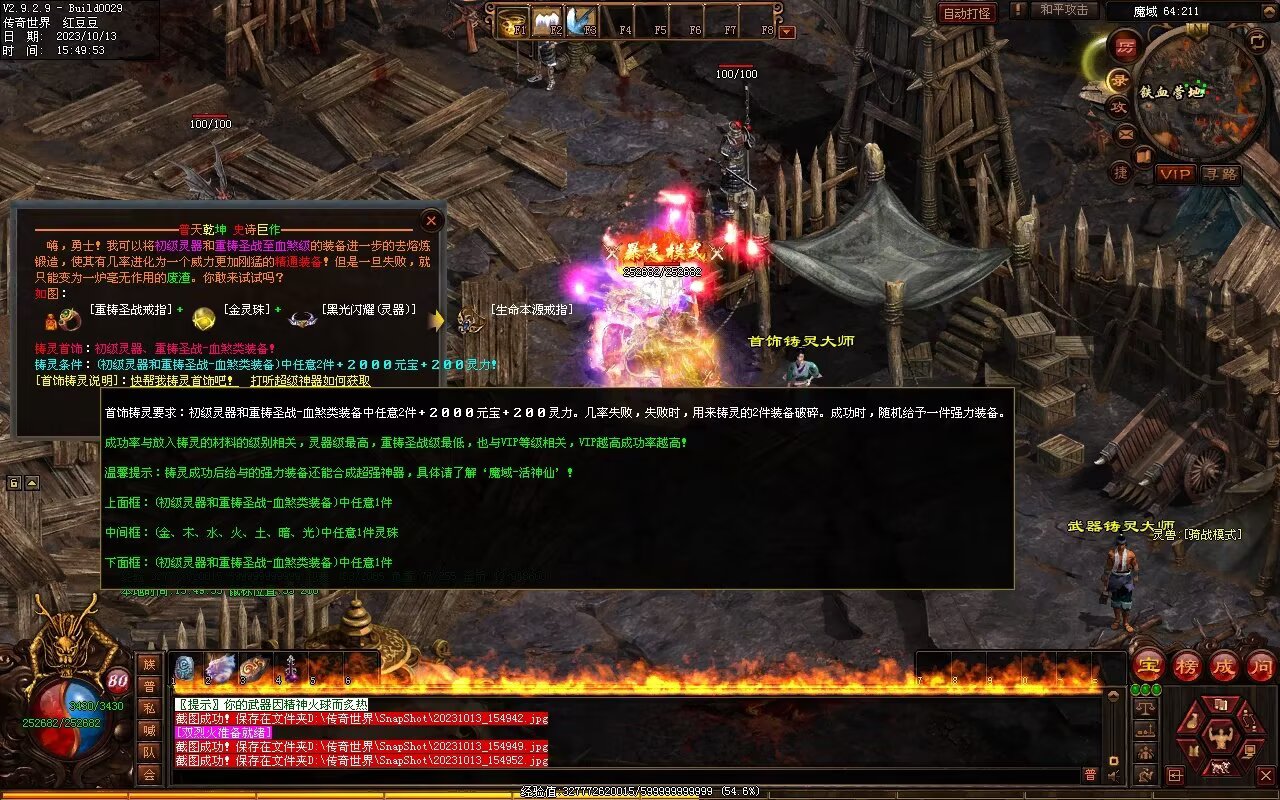Show the 榜 rankings button
The width and height of the screenshot is (1280, 800).
tap(1186, 665)
